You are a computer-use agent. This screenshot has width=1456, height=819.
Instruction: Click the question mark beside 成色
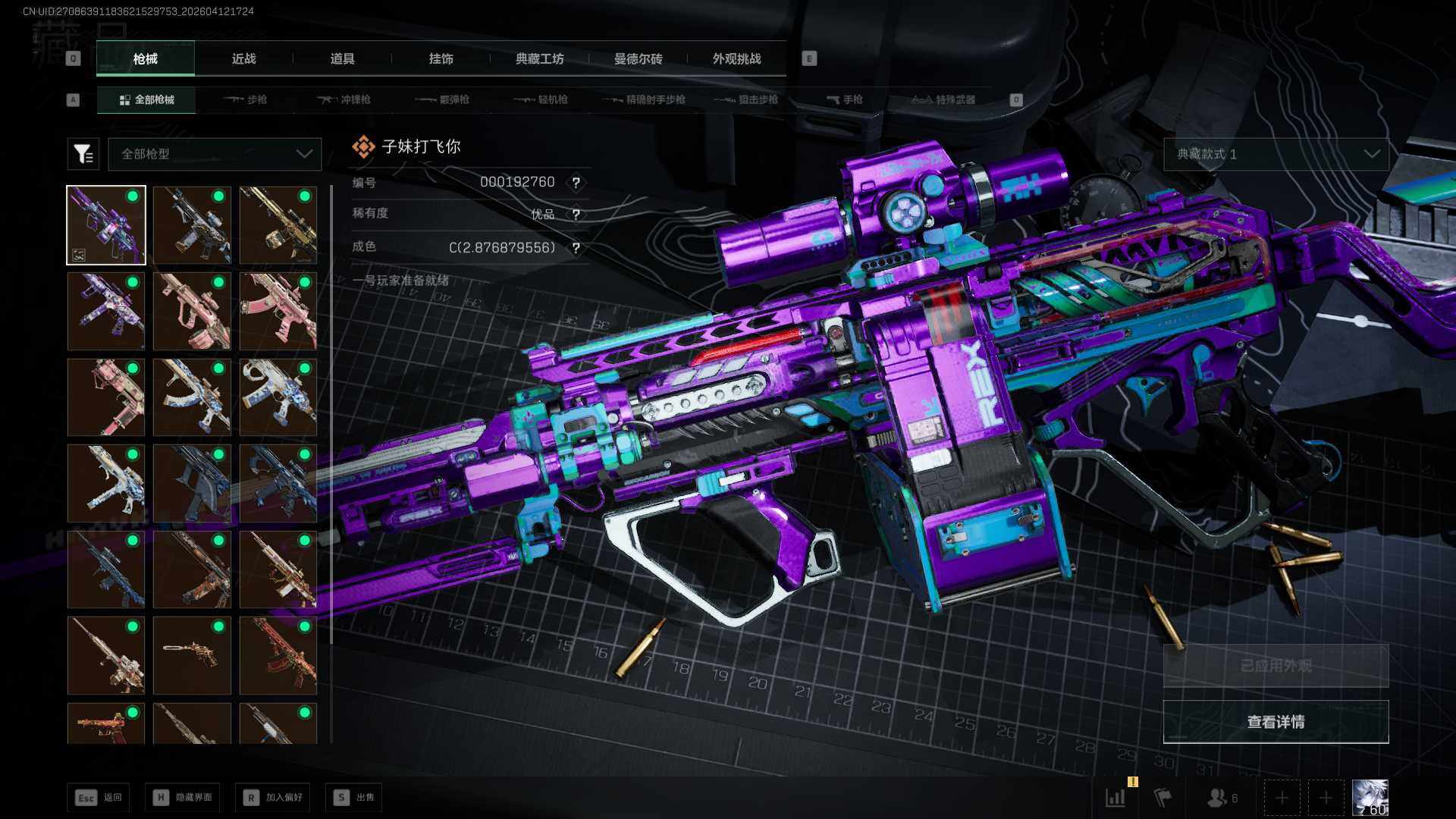click(x=576, y=248)
